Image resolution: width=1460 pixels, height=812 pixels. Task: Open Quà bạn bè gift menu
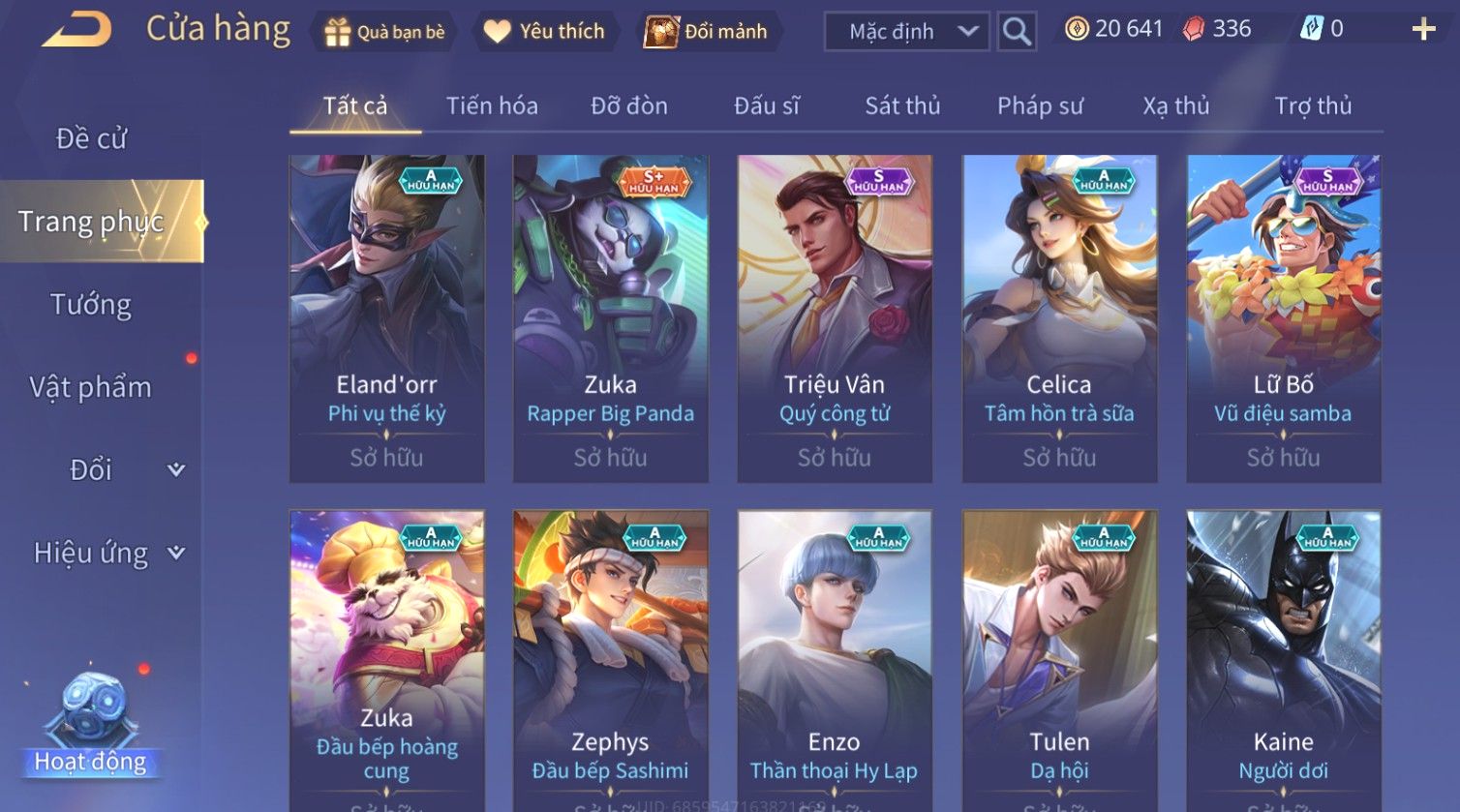pos(385,32)
